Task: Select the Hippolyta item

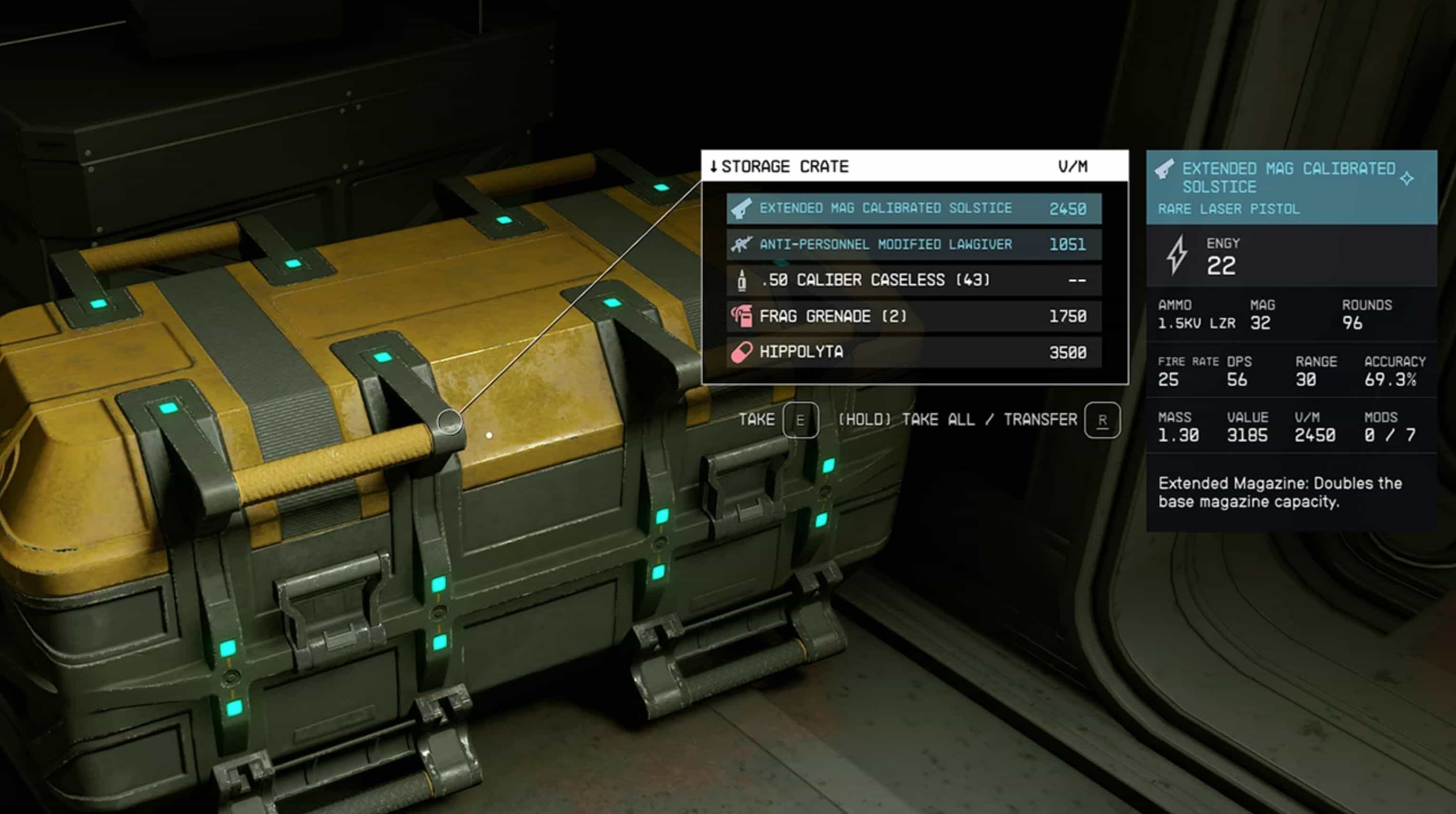Action: click(914, 352)
